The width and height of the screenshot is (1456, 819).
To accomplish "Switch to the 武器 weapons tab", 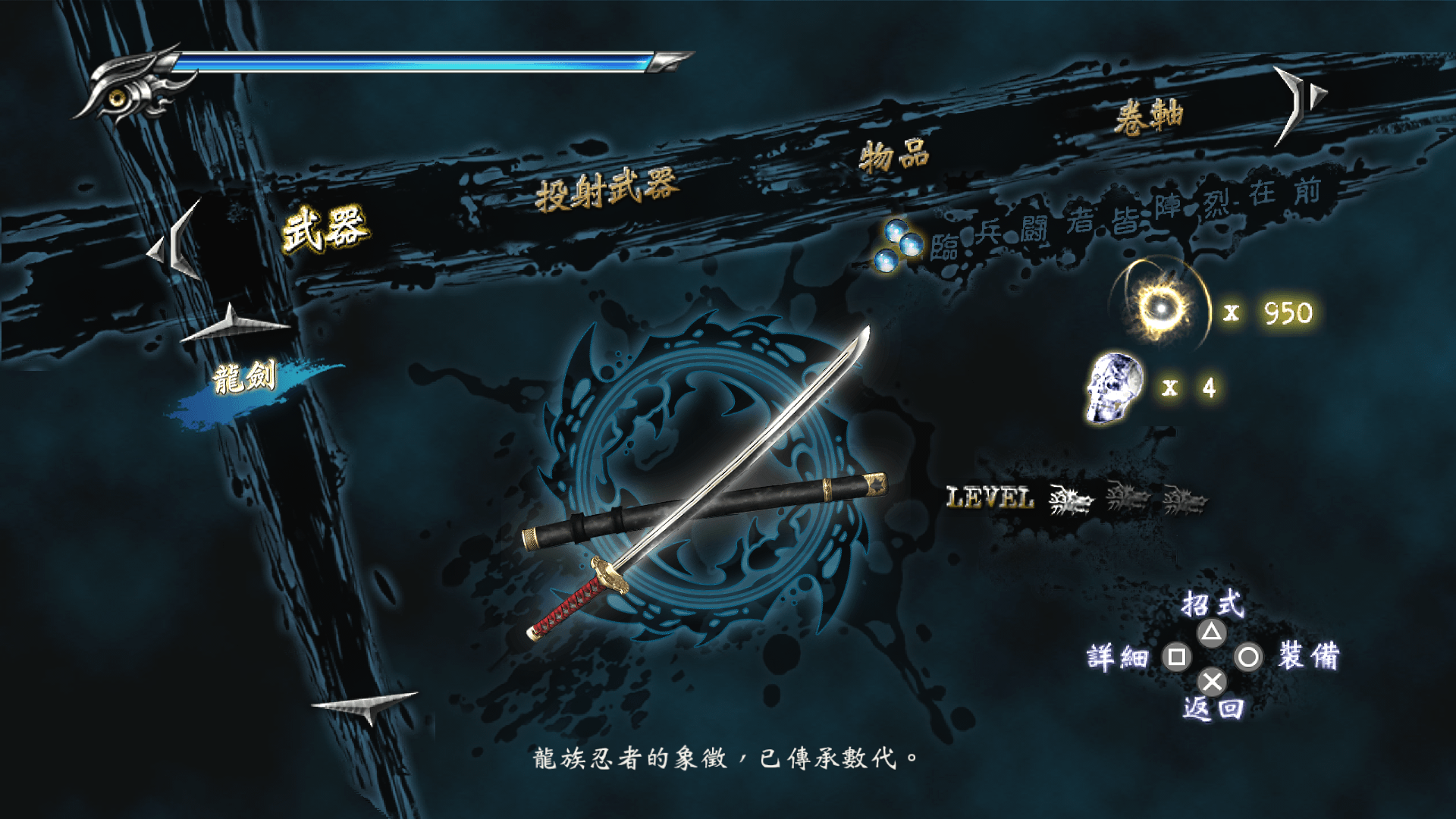I will [x=325, y=227].
